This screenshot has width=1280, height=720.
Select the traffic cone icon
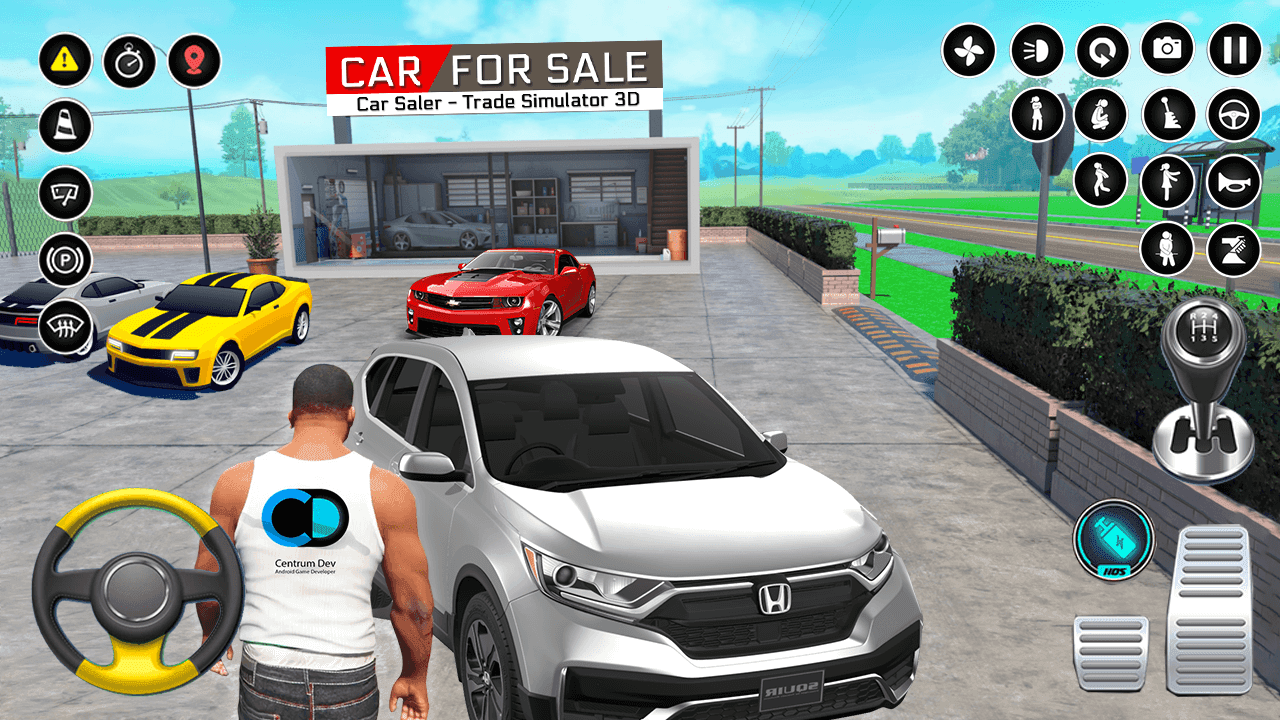click(x=64, y=127)
